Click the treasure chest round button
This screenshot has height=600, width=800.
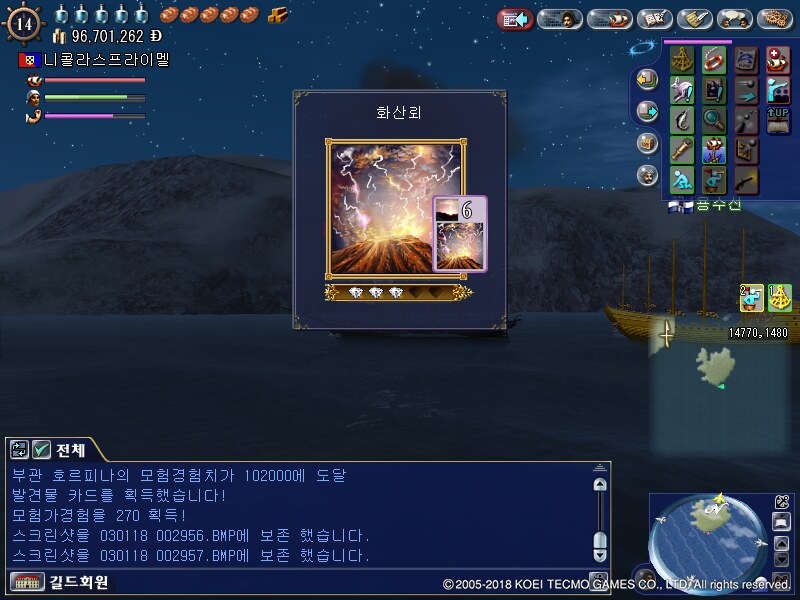click(647, 143)
